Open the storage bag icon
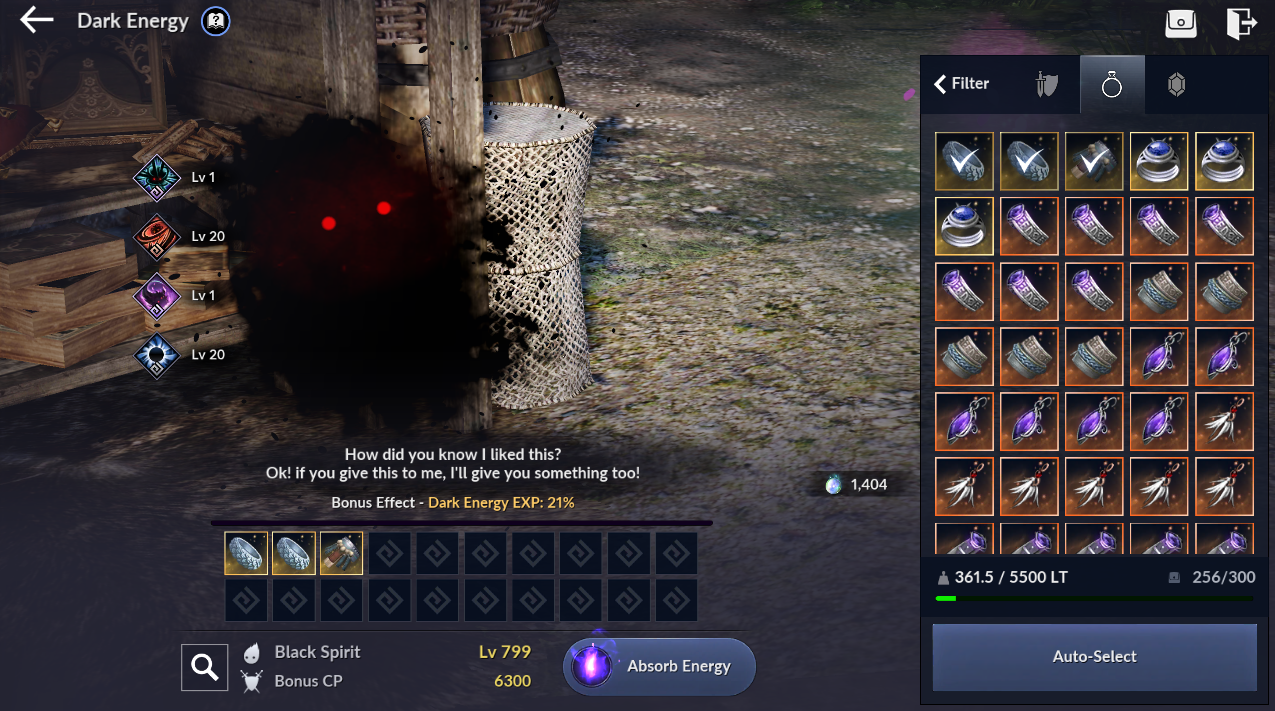Screen dimensions: 1275x711 (x=1181, y=23)
